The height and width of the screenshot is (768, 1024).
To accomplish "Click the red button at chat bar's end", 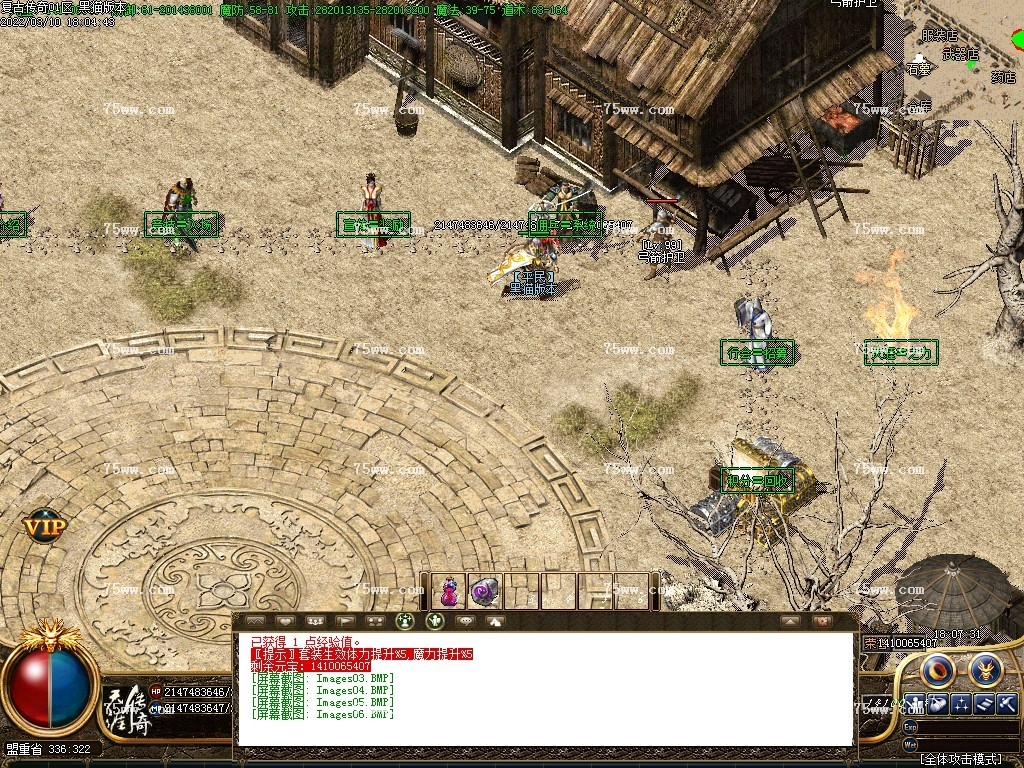I will coord(822,621).
